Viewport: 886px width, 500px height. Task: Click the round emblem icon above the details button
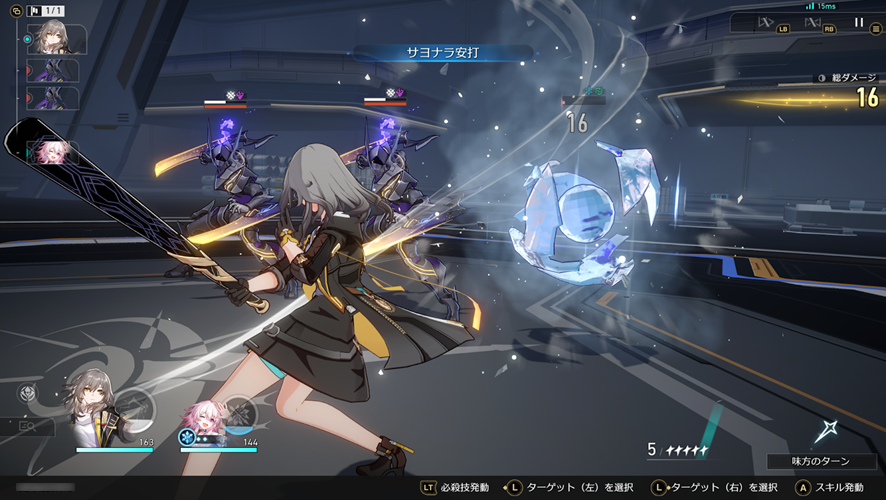click(x=27, y=393)
